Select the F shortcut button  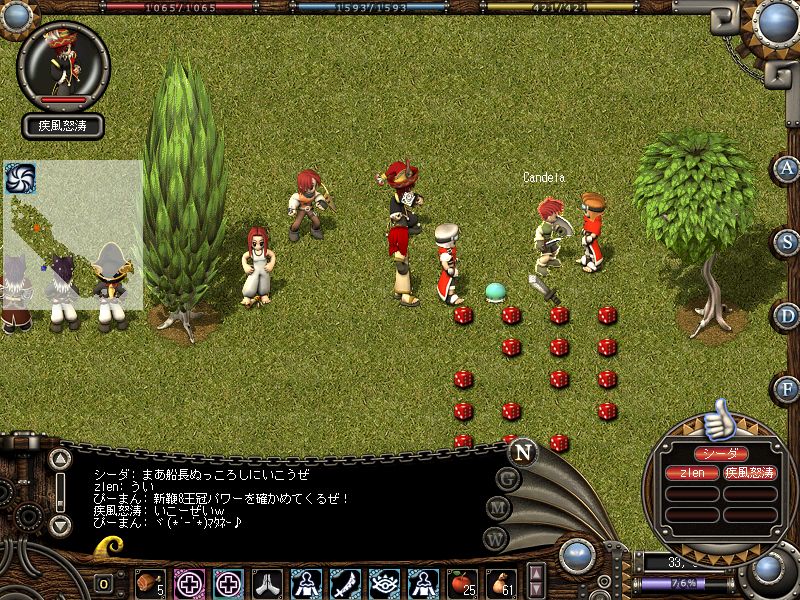pyautogui.click(x=788, y=389)
